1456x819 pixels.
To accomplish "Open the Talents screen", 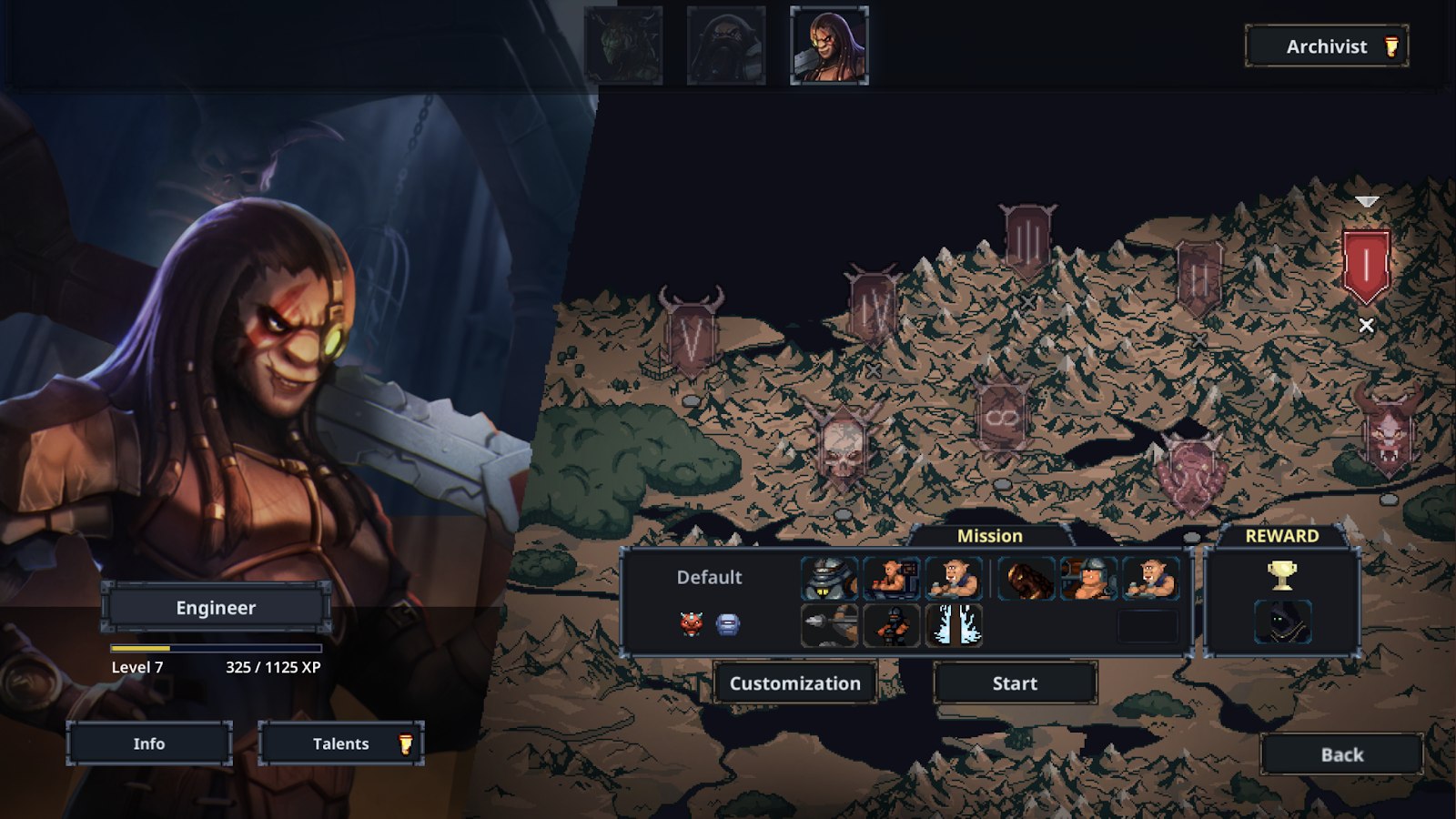I will tap(341, 743).
